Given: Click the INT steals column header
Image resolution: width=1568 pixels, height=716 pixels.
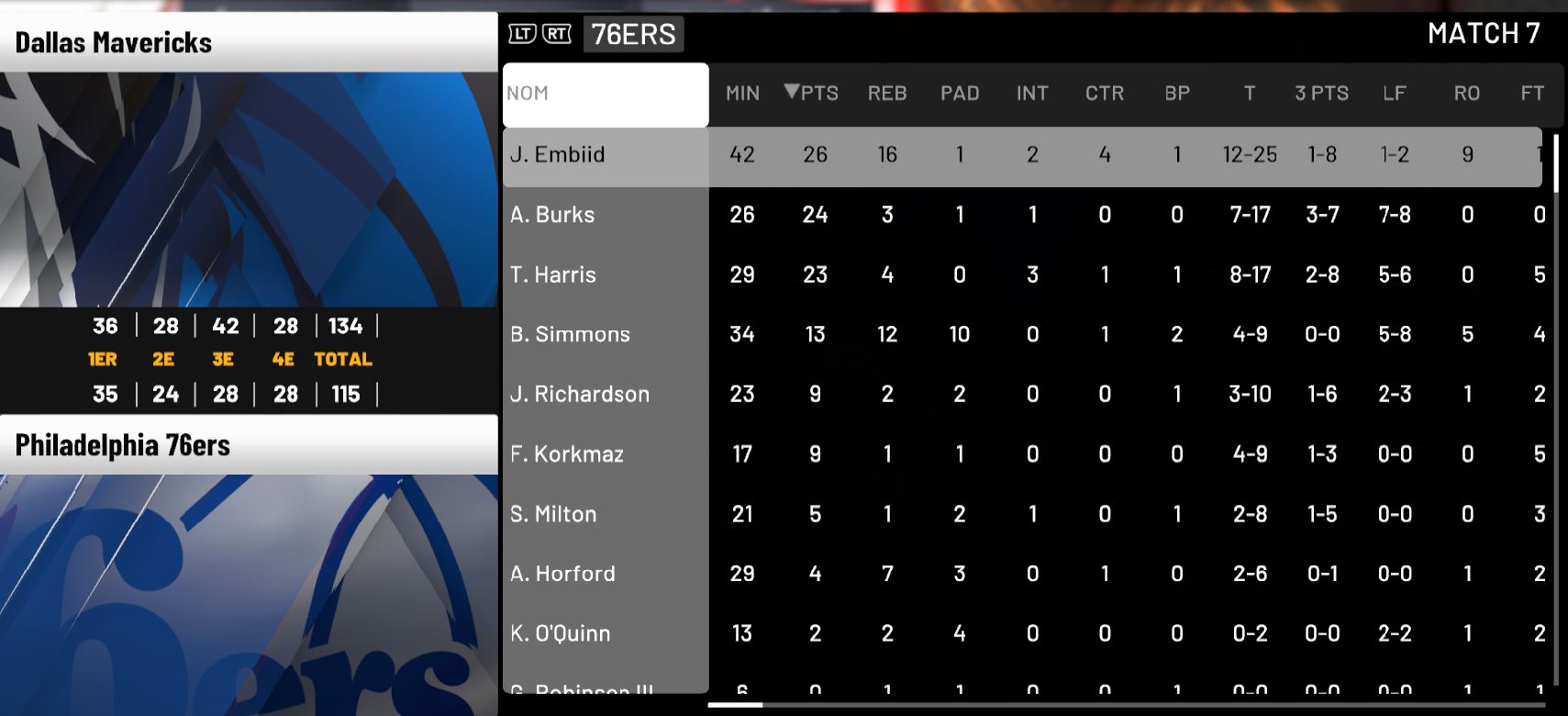Looking at the screenshot, I should pos(1032,93).
